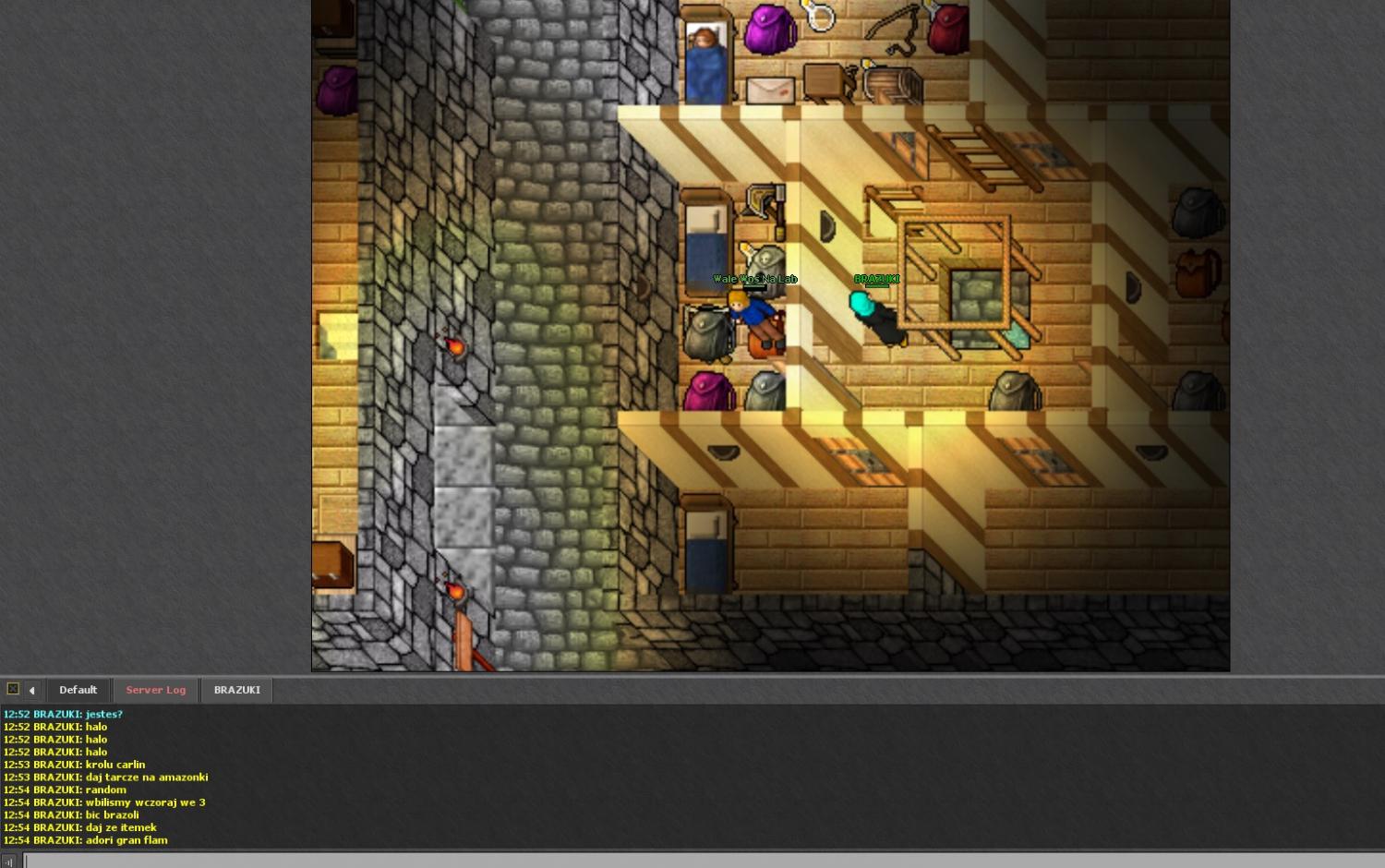Select the BRAZUKI private chat tab
The image size is (1385, 868).
[x=236, y=690]
